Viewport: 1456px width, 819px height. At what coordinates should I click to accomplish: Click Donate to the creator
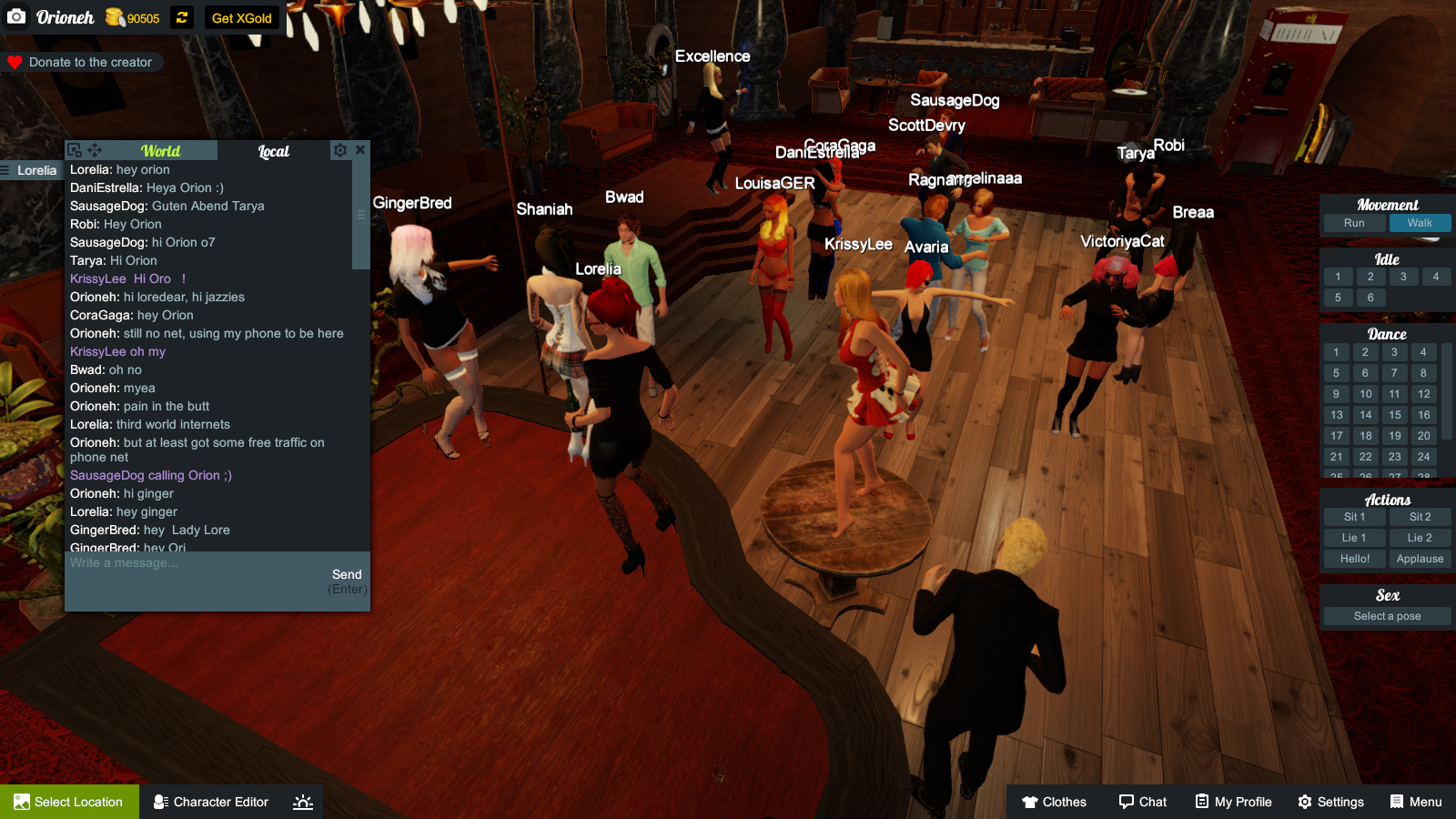(82, 62)
